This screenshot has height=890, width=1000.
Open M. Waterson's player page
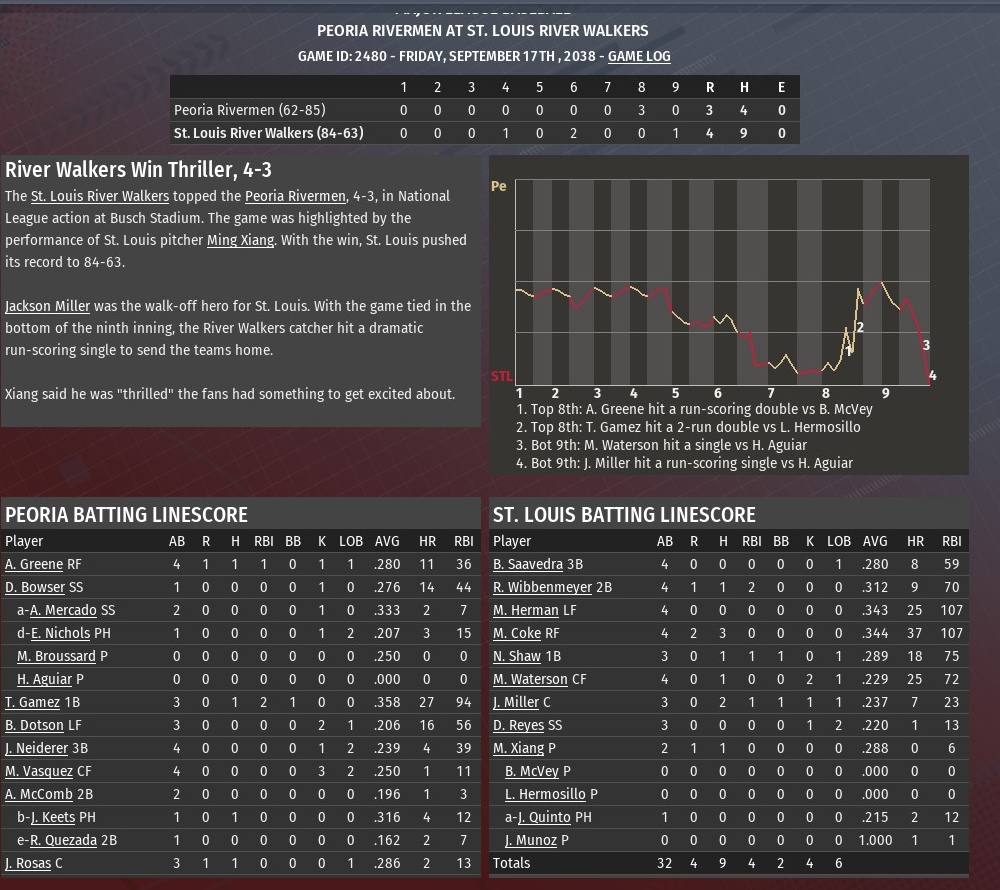[x=531, y=679]
